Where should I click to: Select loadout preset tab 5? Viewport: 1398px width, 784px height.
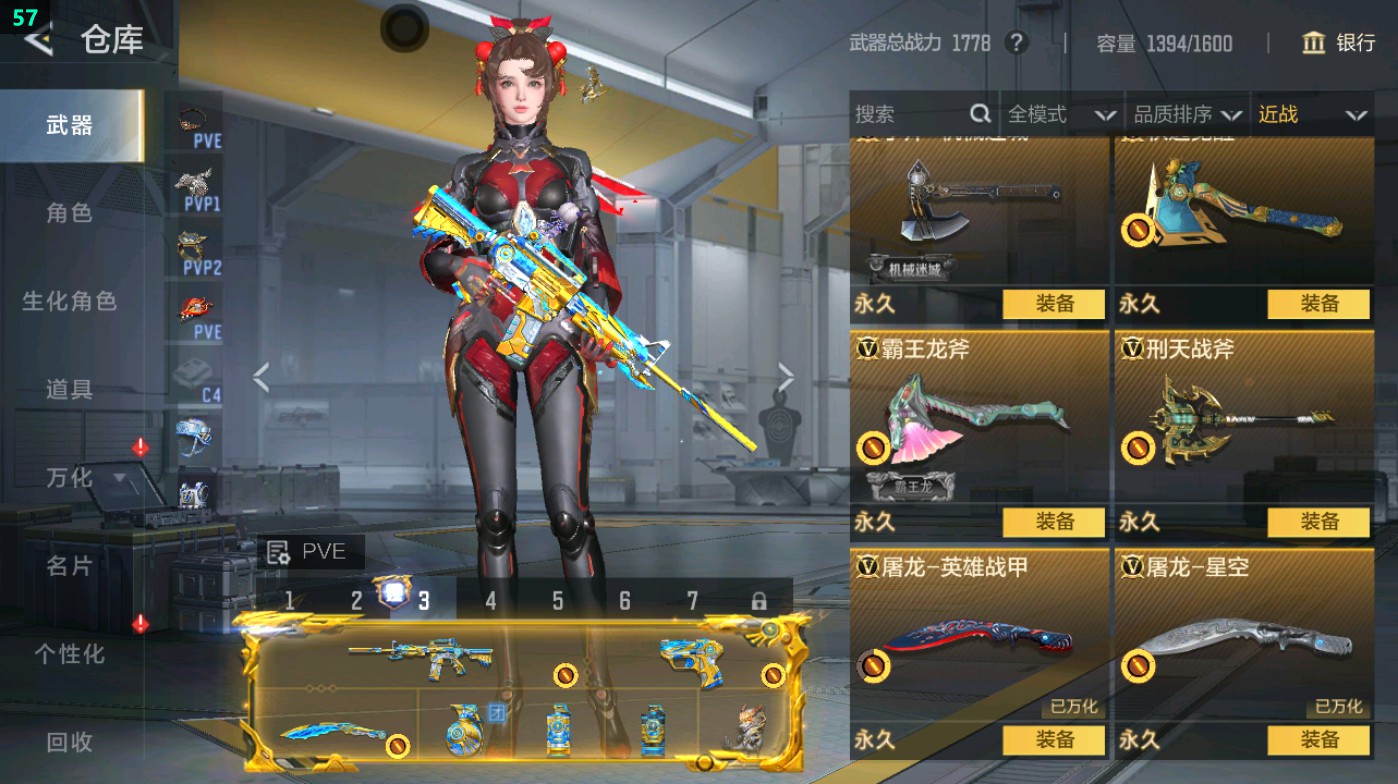(556, 600)
